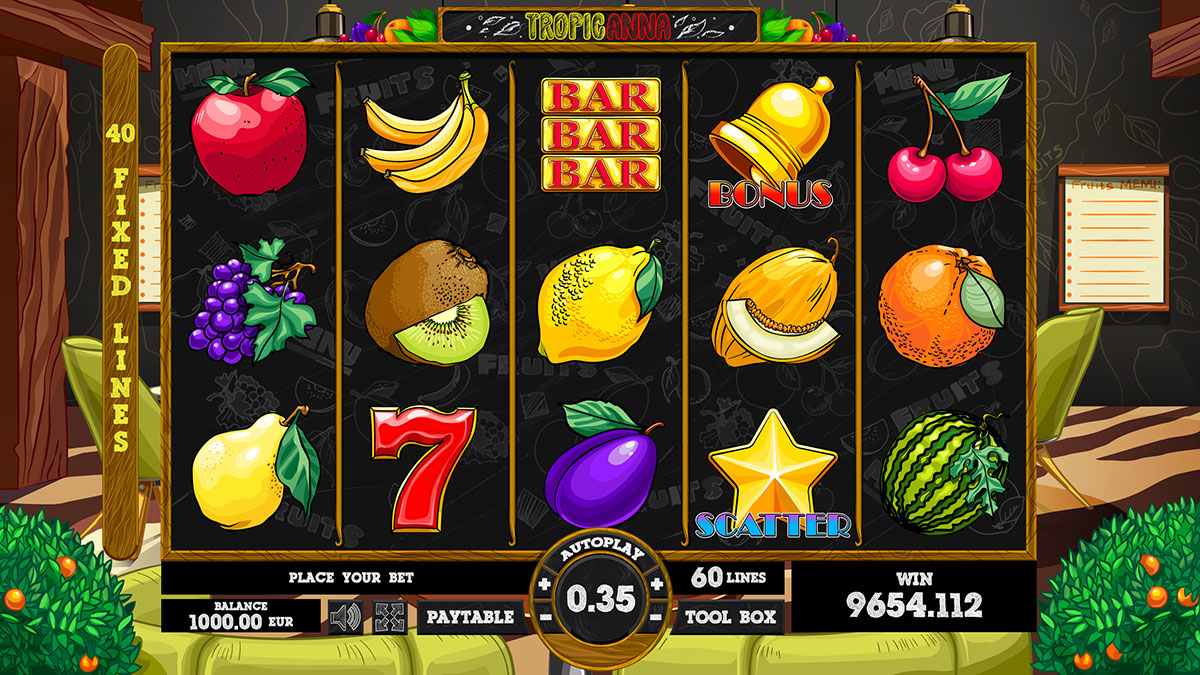Click the plus button beside 60 Lines
1200x675 pixels.
tap(657, 584)
